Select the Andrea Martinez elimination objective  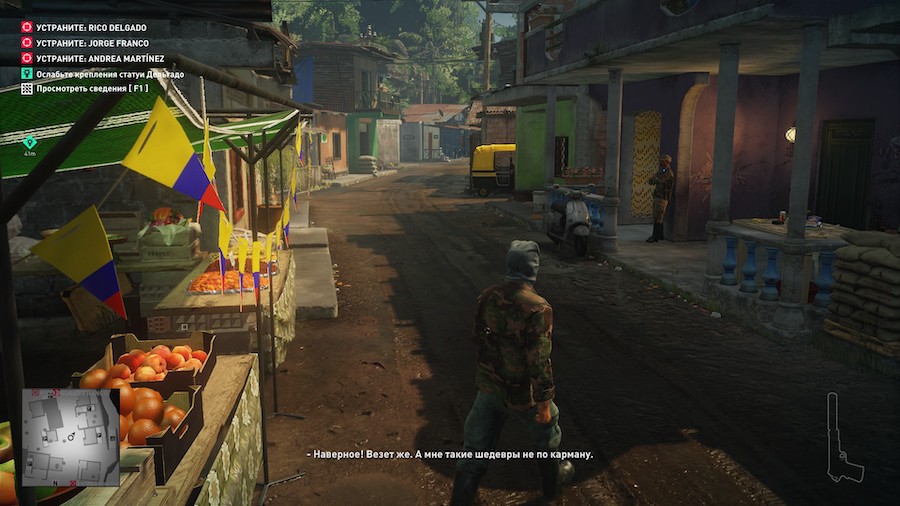[x=99, y=58]
